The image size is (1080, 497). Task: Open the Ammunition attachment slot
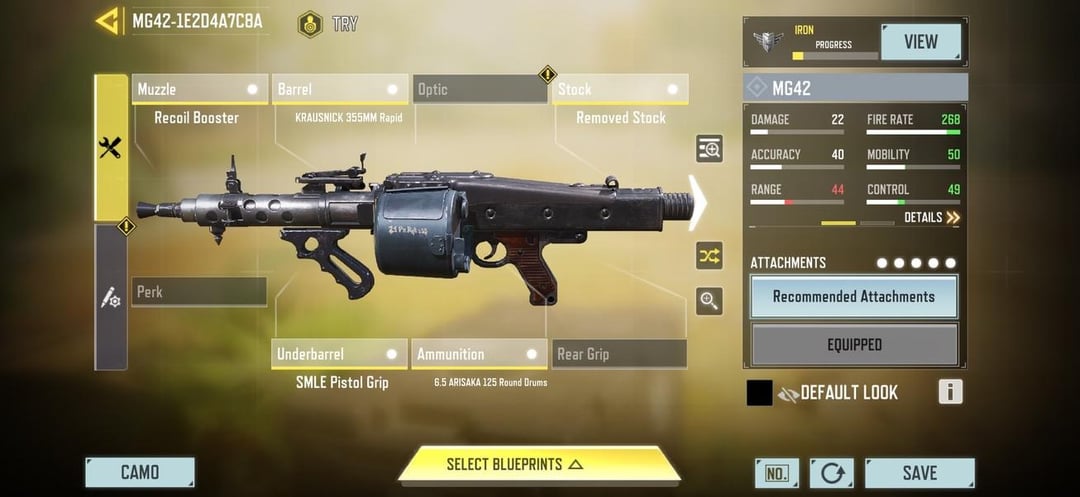coord(479,354)
